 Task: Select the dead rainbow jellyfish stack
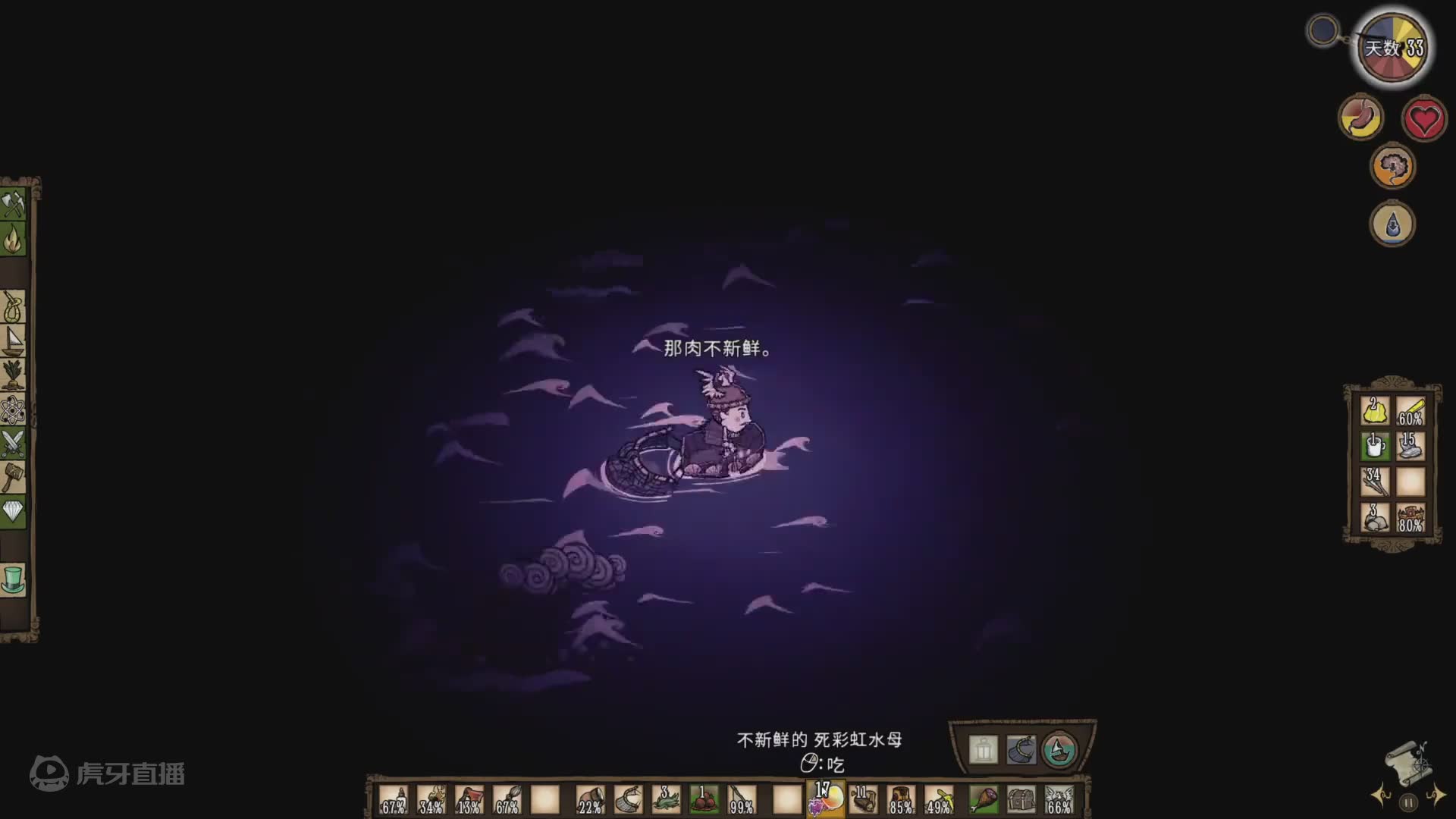tap(826, 799)
